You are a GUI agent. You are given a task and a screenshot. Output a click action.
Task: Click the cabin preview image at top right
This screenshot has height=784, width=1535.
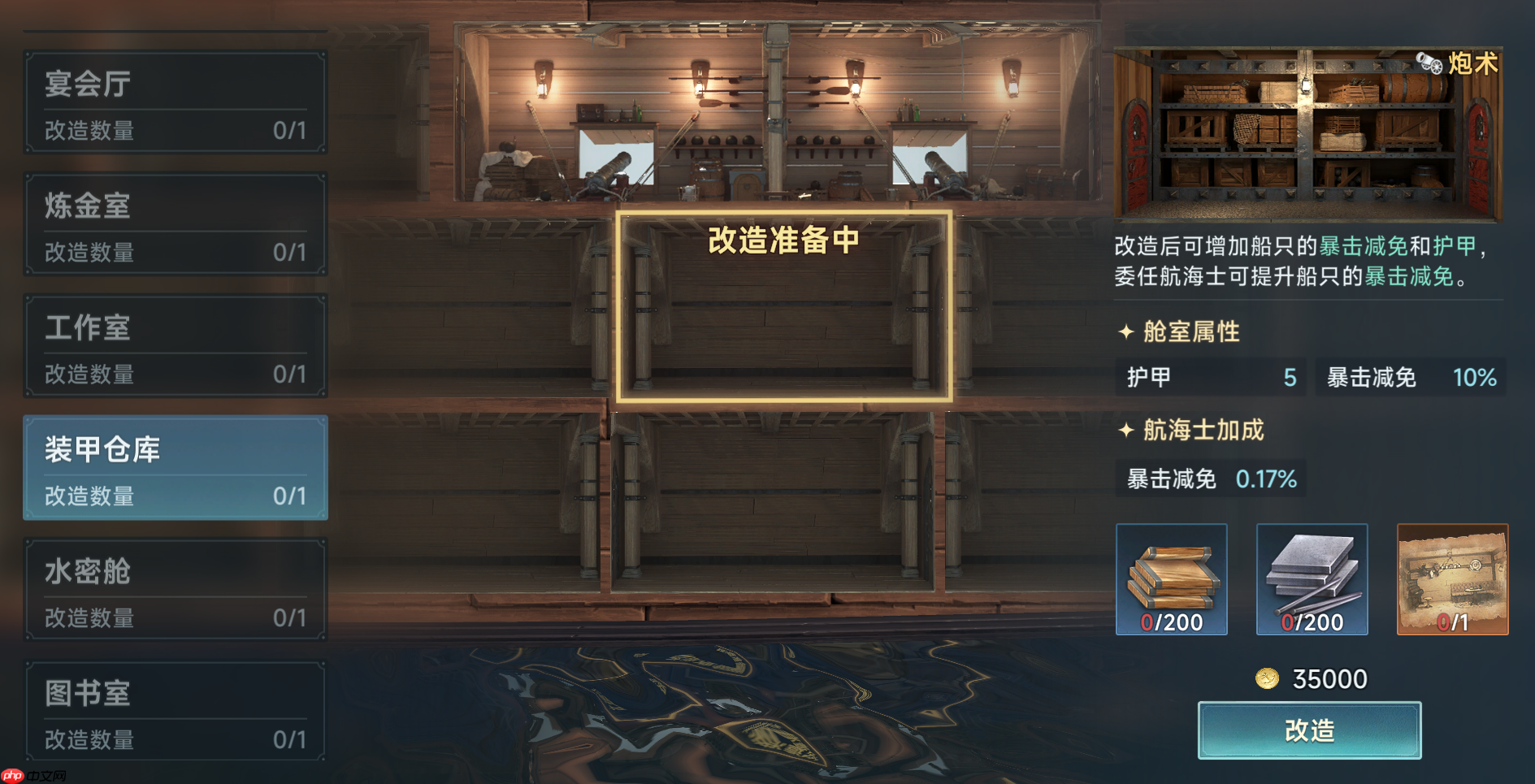(x=1310, y=134)
